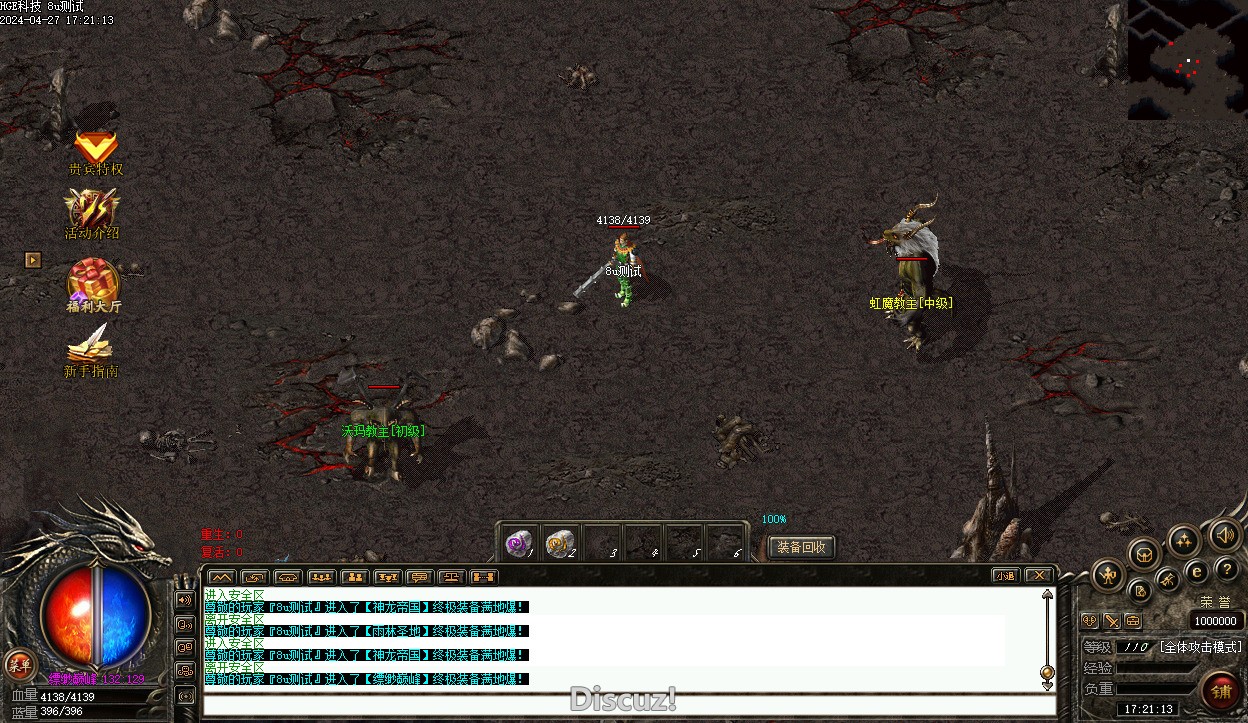Click the 装备回收 equipment recycle button
This screenshot has height=723, width=1248.
pos(801,547)
